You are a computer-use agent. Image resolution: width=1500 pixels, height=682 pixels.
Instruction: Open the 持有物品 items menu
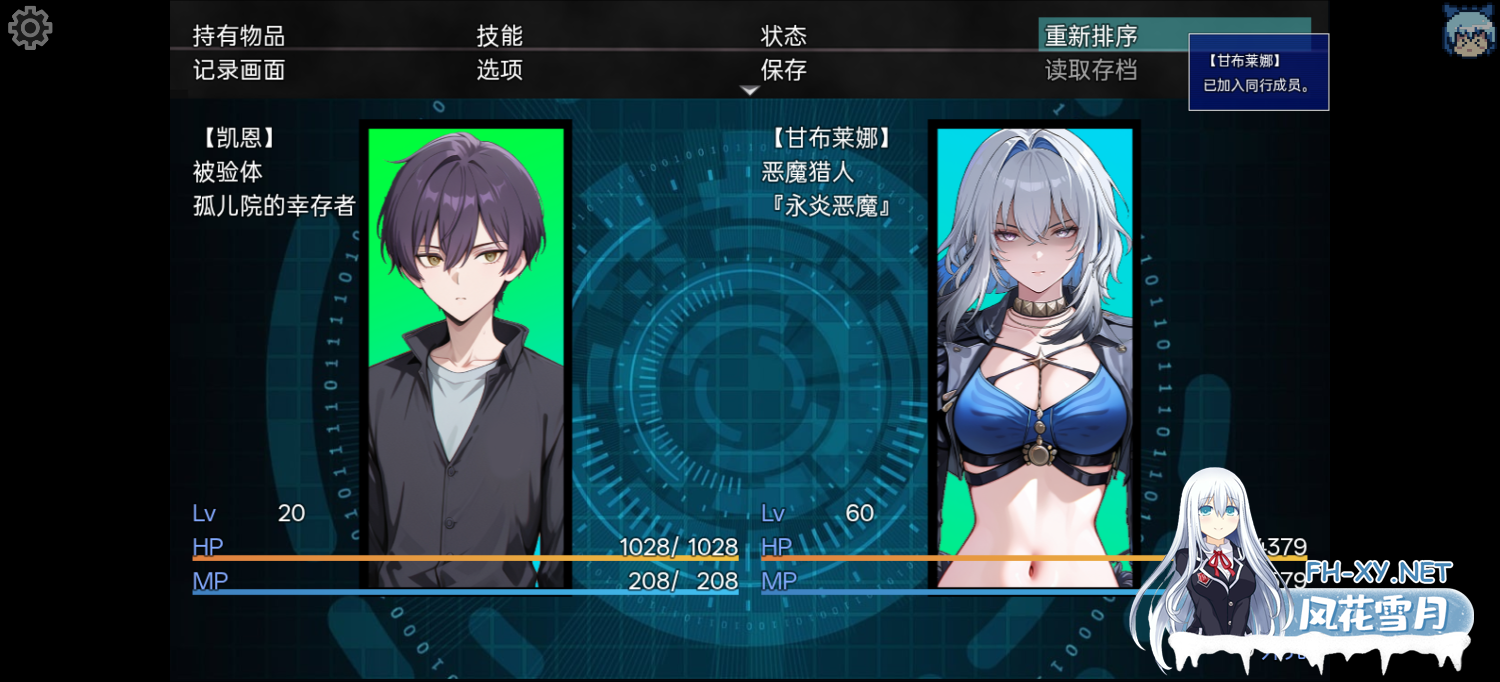coord(239,36)
